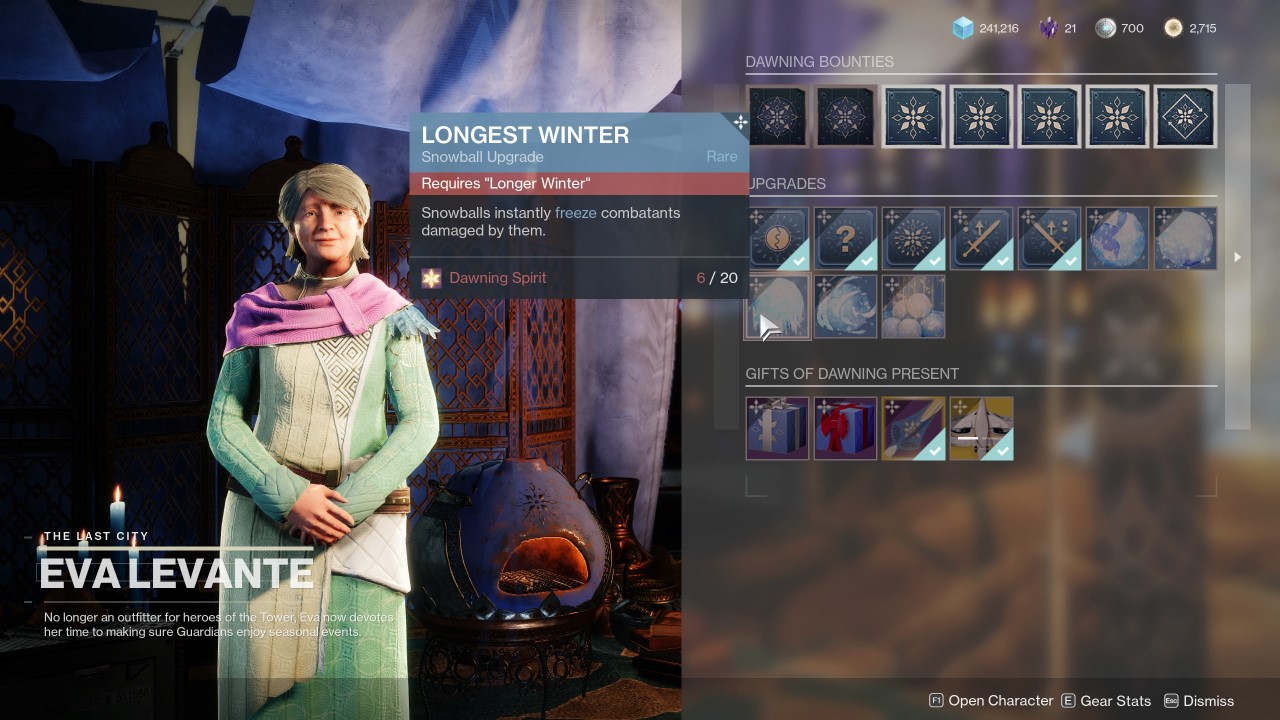Pick the cracked blue snowball upgrade
The height and width of the screenshot is (720, 1280).
click(1117, 238)
